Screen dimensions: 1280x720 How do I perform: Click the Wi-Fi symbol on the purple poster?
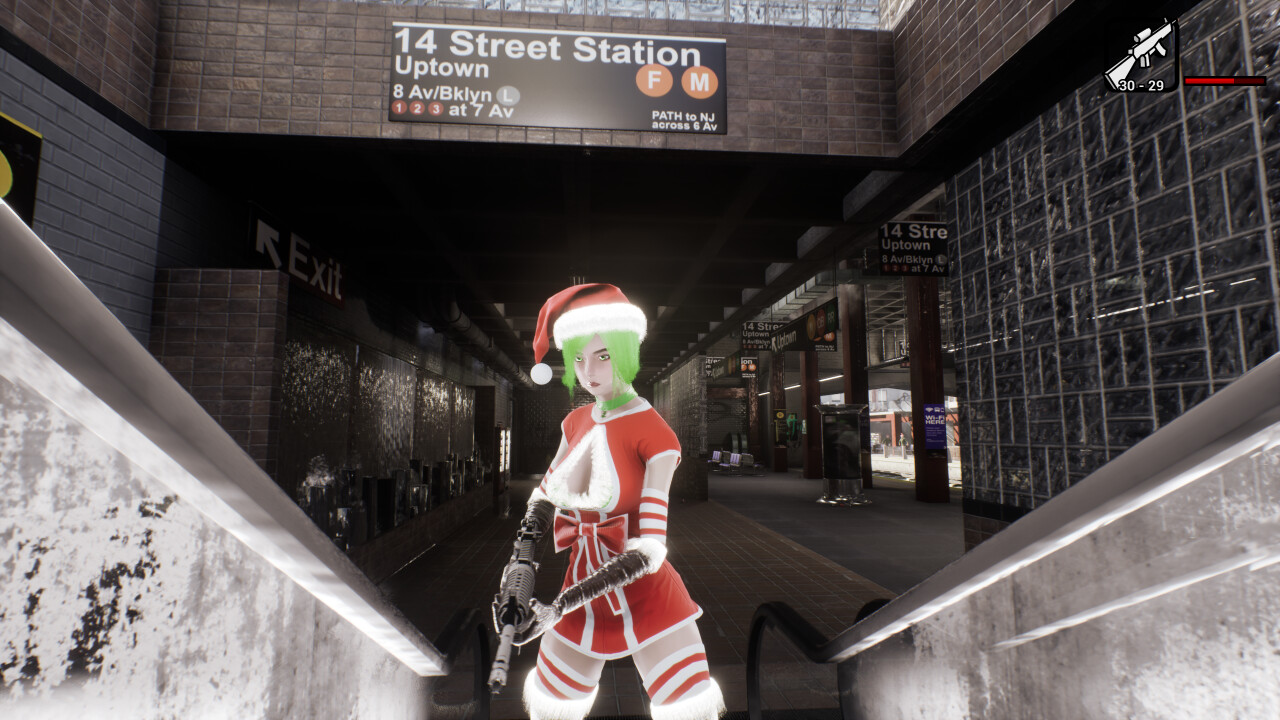pyautogui.click(x=929, y=409)
